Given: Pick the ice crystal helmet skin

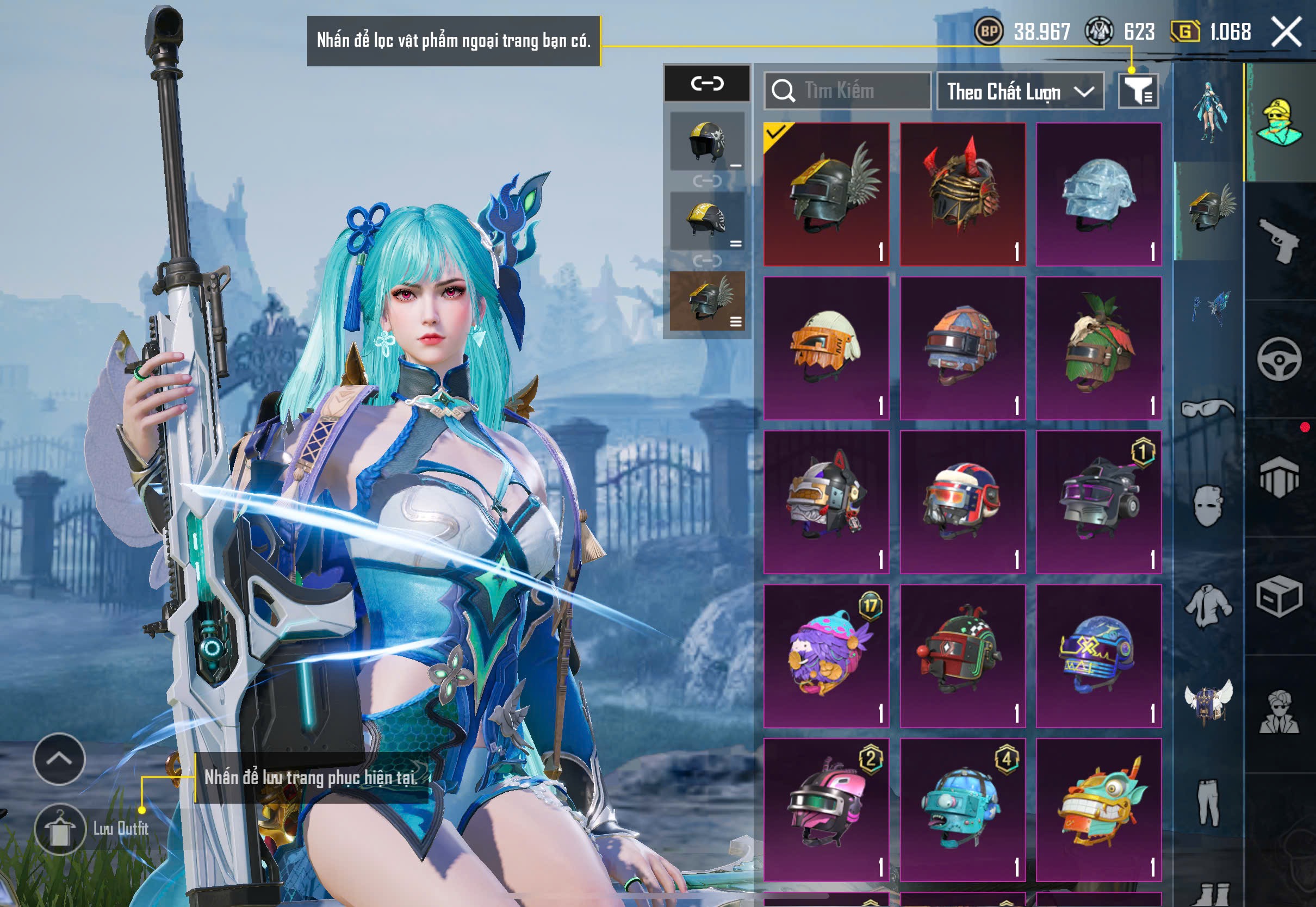Looking at the screenshot, I should [x=1098, y=194].
